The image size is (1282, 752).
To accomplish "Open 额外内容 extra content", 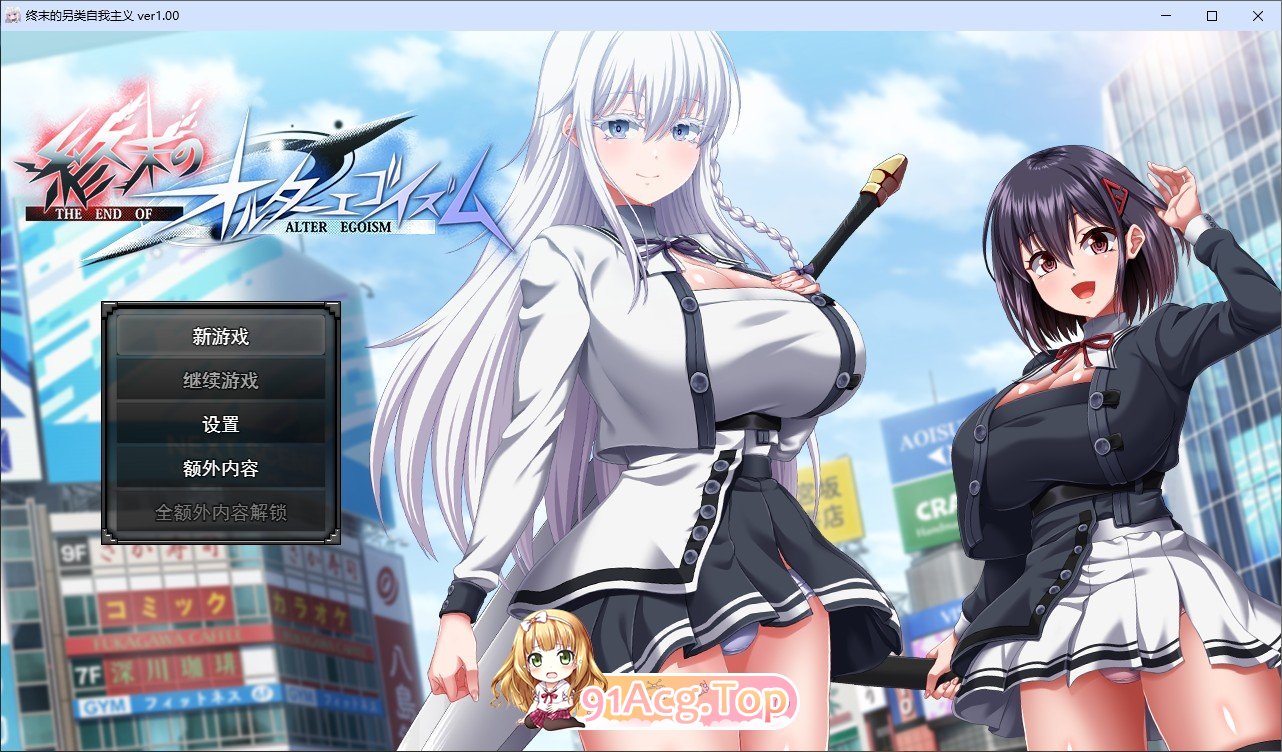I will 220,467.
